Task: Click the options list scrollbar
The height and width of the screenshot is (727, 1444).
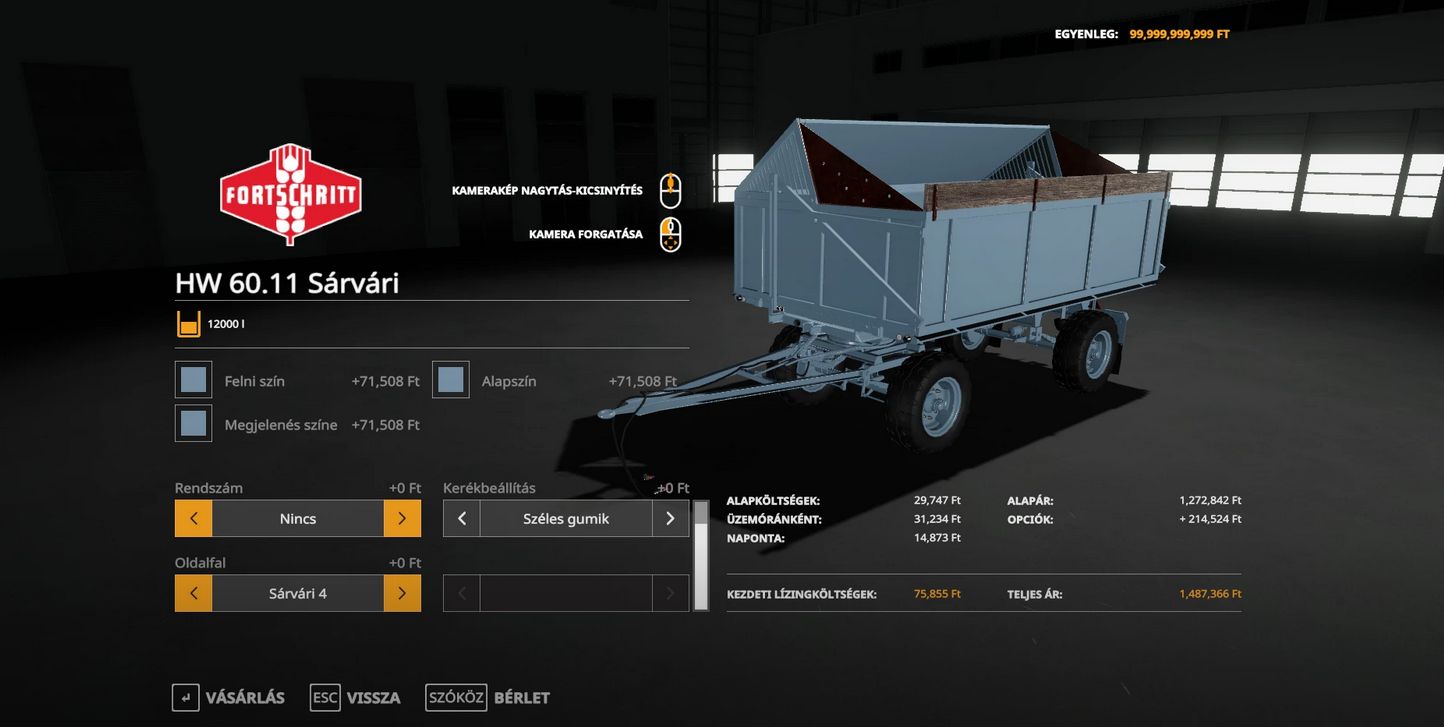Action: pyautogui.click(x=701, y=555)
